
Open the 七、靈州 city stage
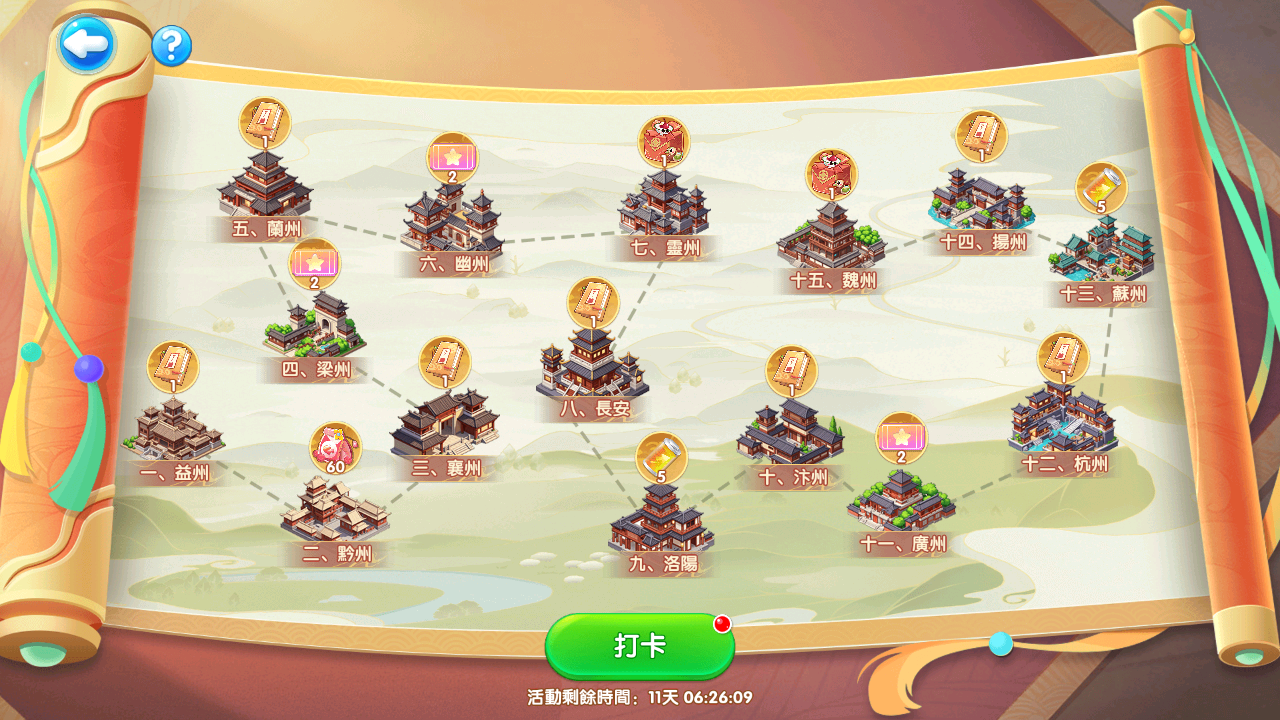(663, 205)
